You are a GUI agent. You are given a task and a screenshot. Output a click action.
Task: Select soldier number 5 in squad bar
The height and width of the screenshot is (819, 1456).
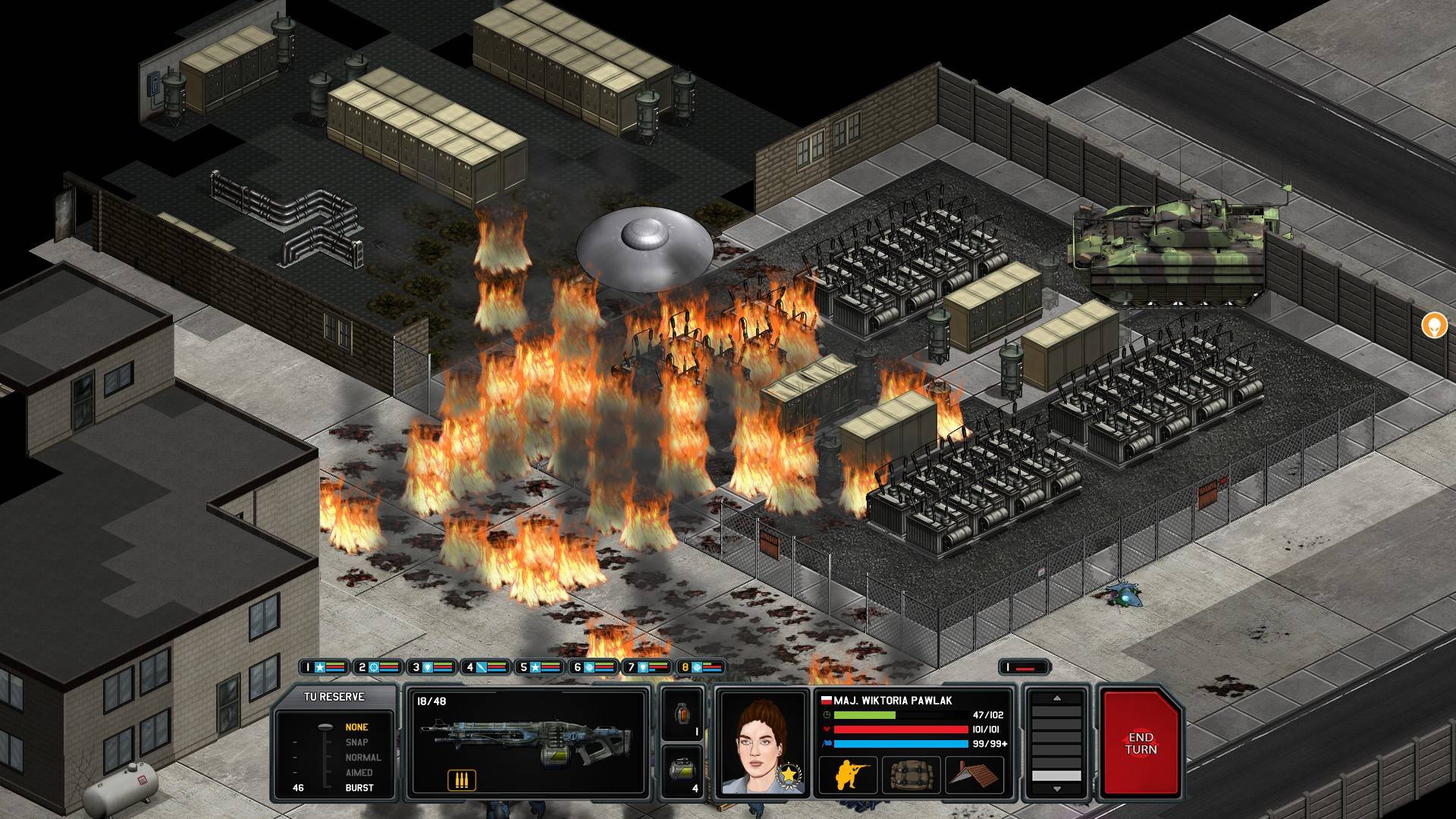click(x=539, y=667)
